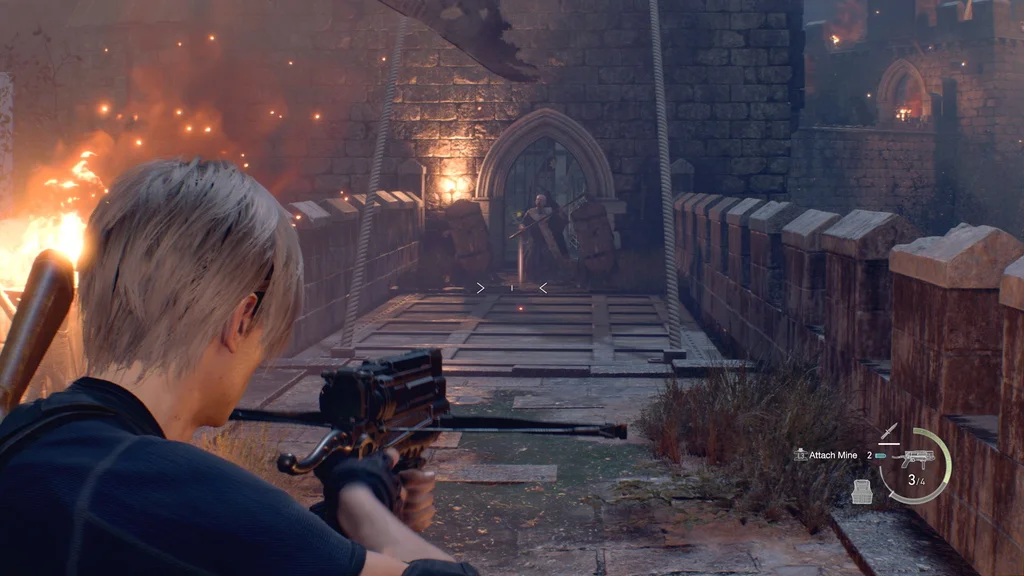Select the body armor vest icon
Screen dimensions: 1024x576
862,490
